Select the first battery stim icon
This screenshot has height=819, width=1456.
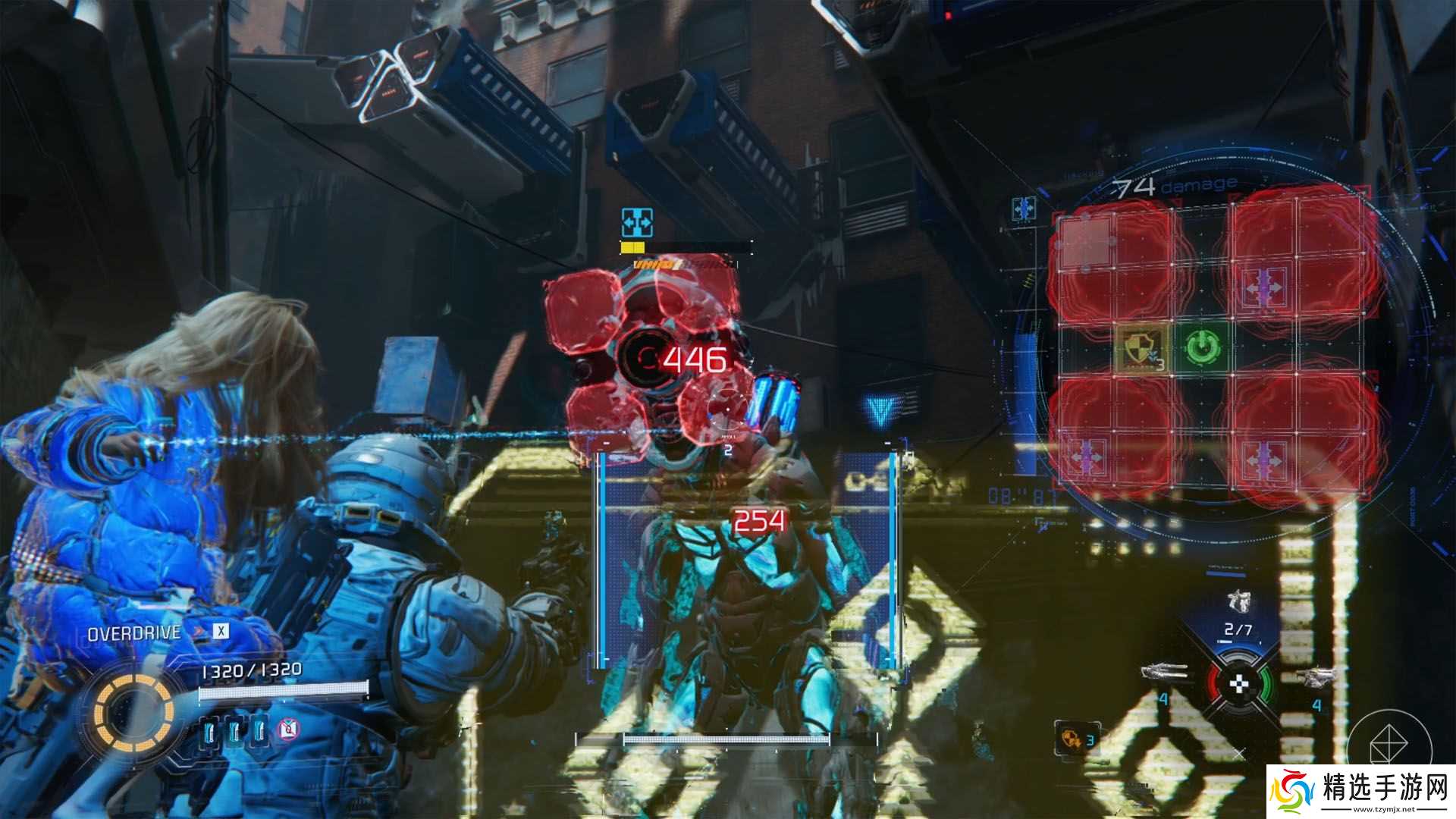click(209, 731)
